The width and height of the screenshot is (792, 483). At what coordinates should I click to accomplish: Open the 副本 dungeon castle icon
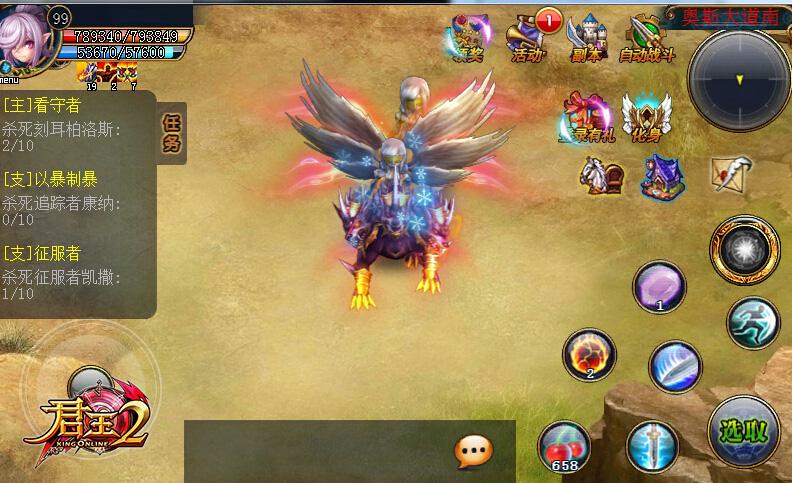pos(587,38)
